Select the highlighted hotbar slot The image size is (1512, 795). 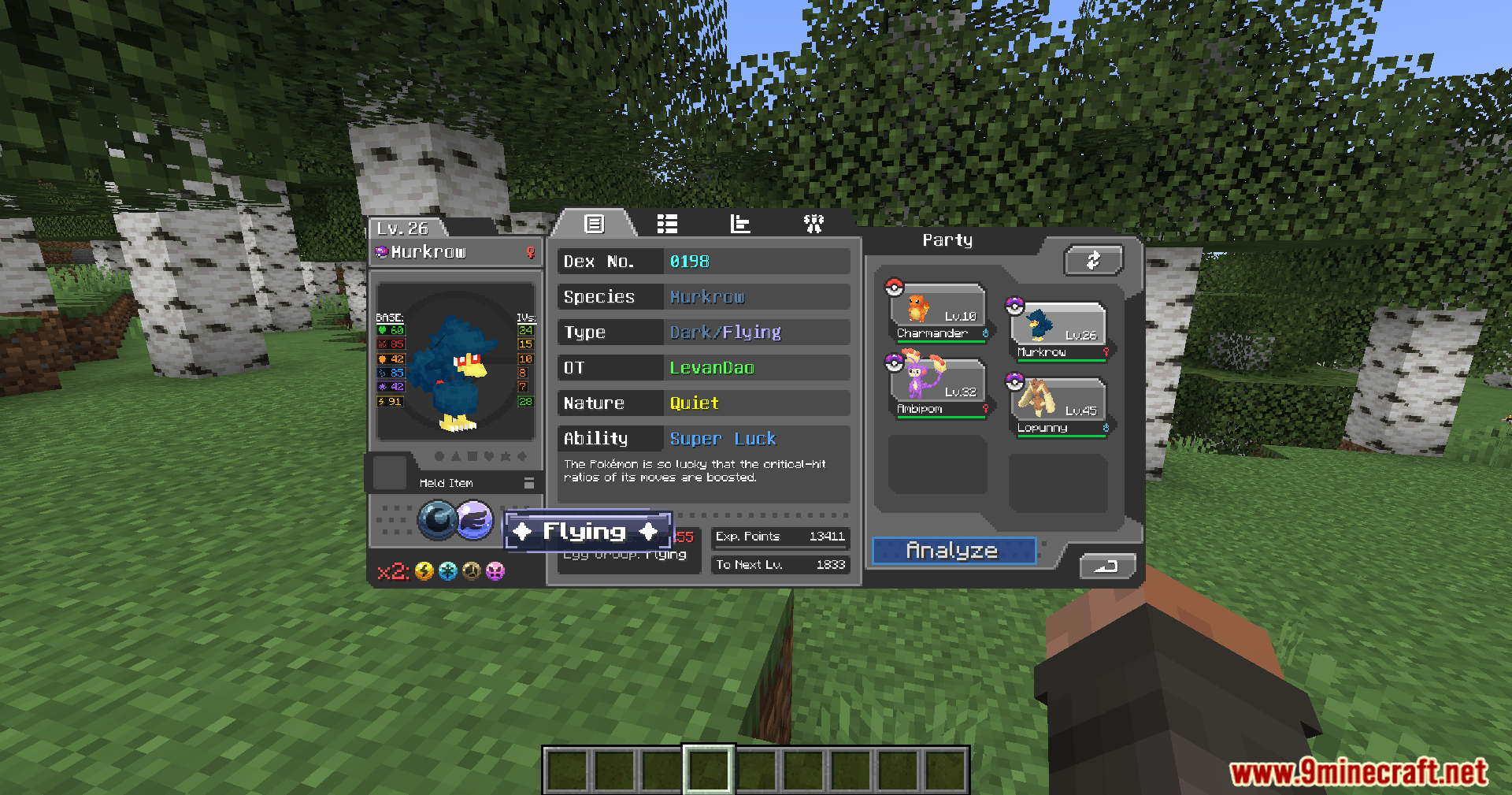708,769
